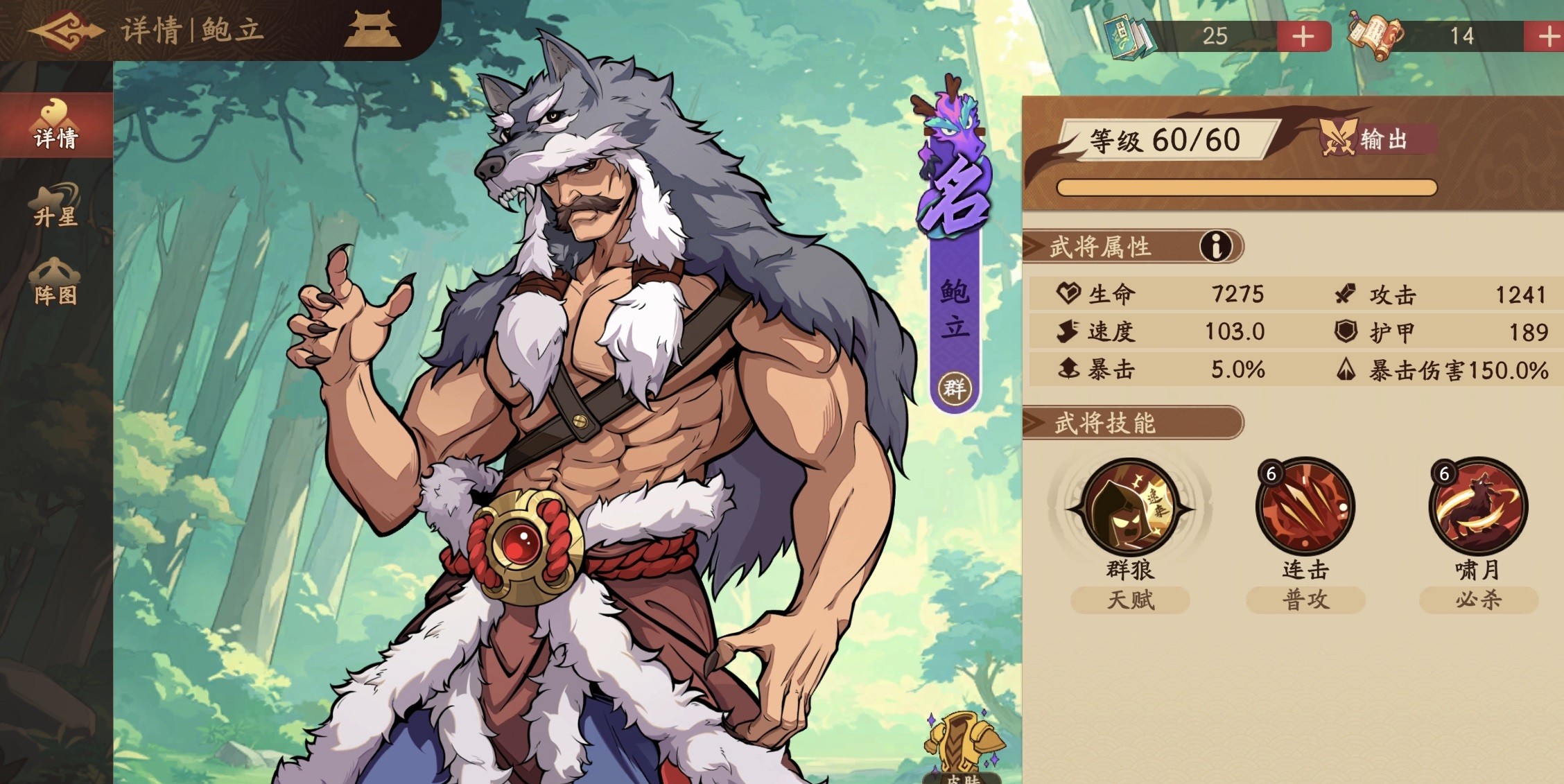Click the 天赋 label under 群狼

[x=1131, y=601]
